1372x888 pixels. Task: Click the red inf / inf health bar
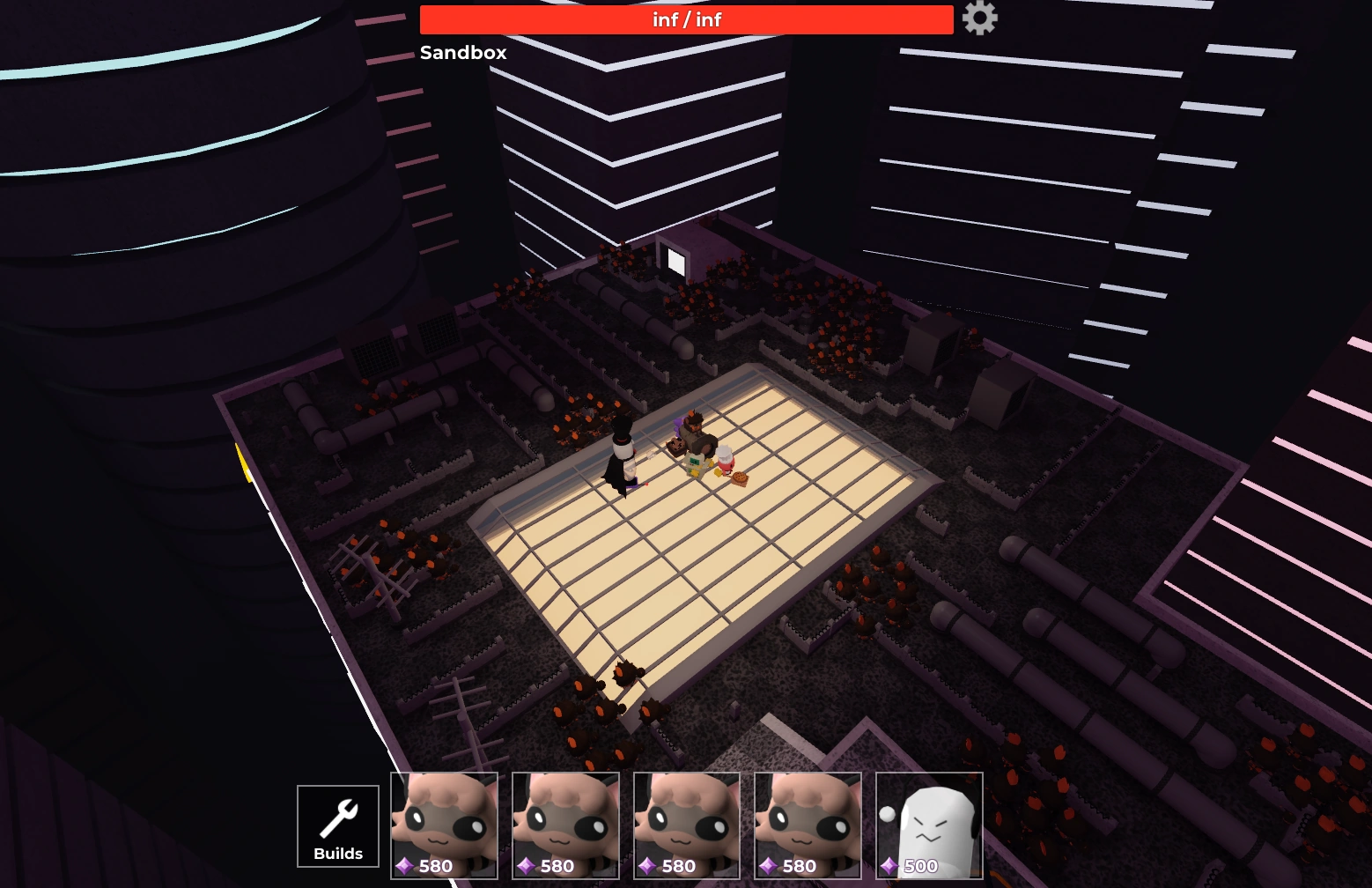point(686,18)
